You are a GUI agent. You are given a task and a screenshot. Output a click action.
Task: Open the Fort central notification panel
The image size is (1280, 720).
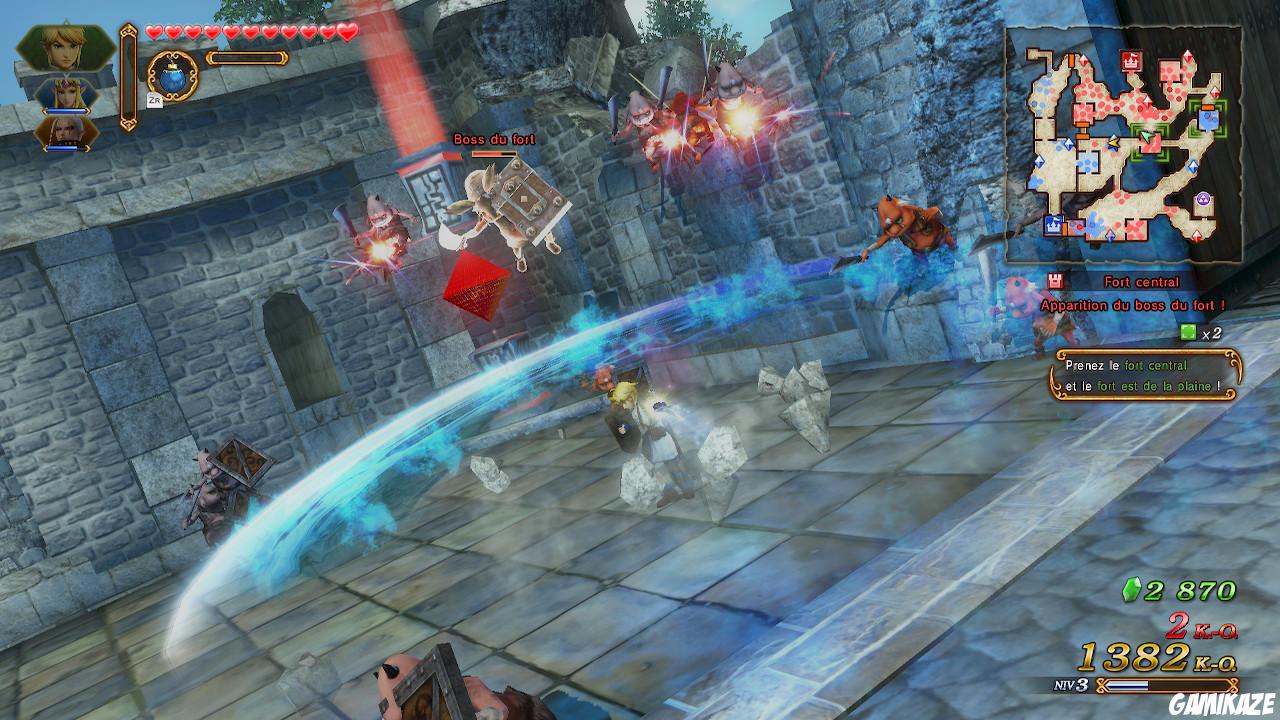pos(1142,282)
